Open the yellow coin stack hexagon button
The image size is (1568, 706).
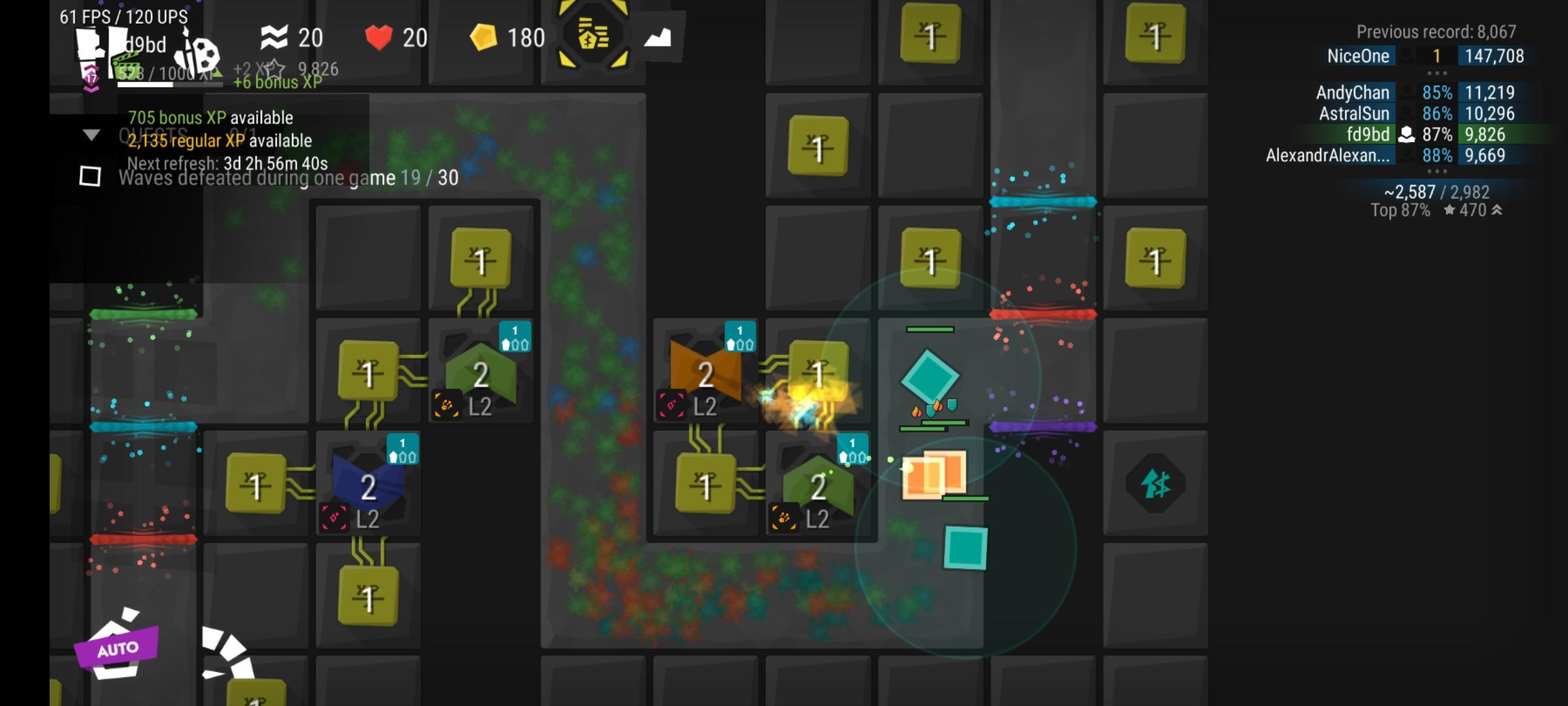coord(593,36)
